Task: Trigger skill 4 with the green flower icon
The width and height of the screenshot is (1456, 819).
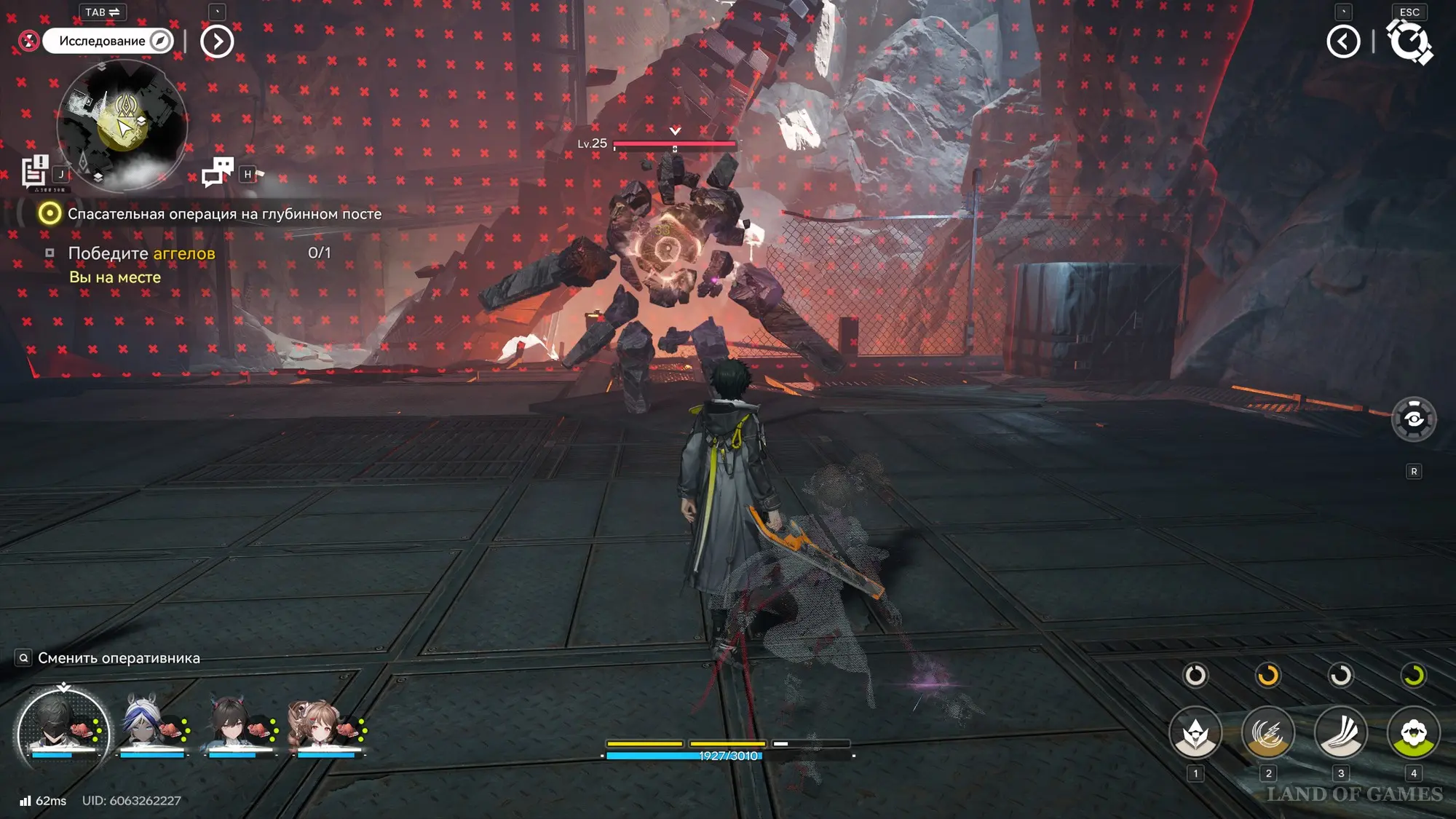Action: 1413,734
